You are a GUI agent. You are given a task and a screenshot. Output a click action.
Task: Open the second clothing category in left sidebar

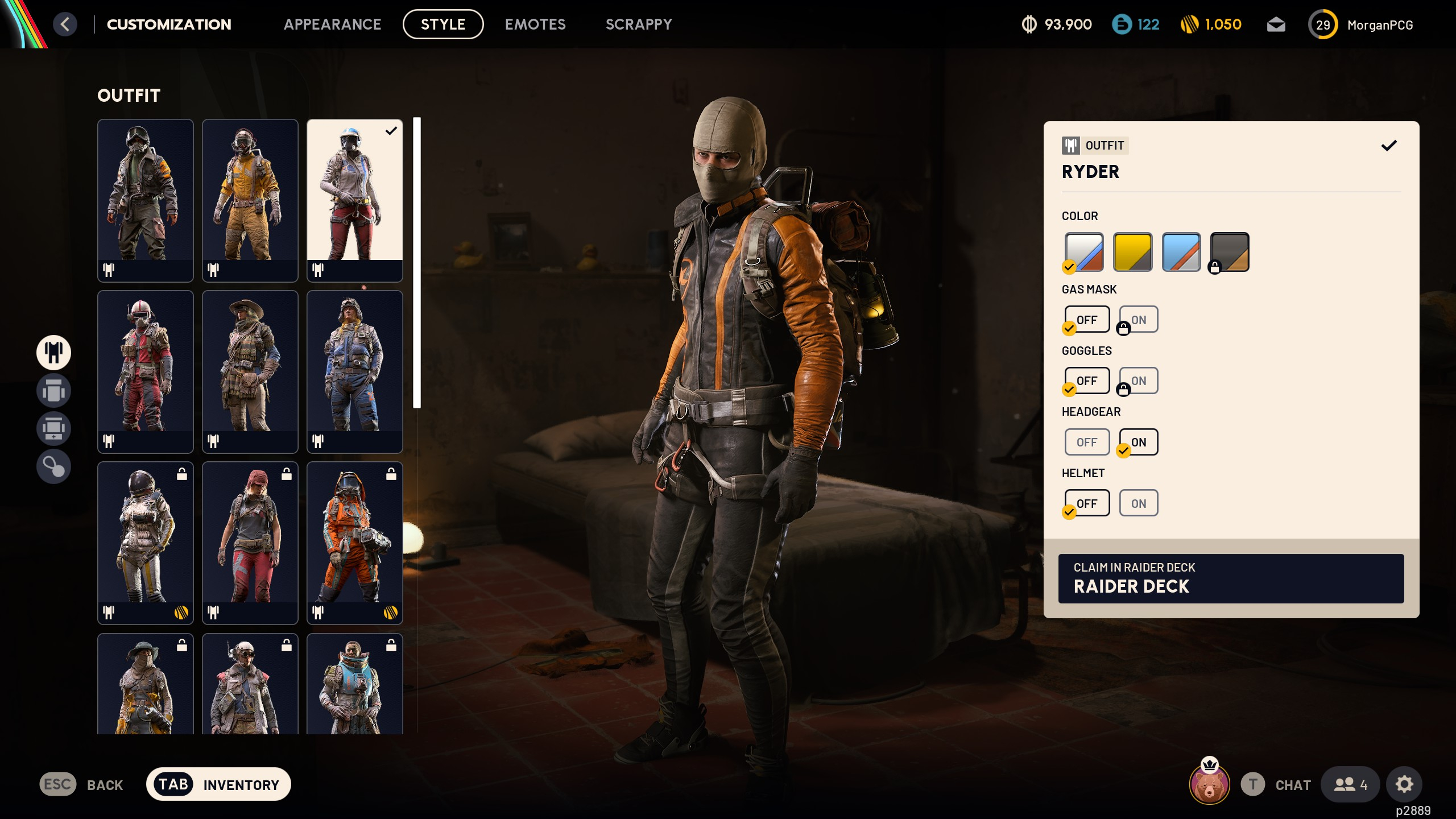point(53,391)
